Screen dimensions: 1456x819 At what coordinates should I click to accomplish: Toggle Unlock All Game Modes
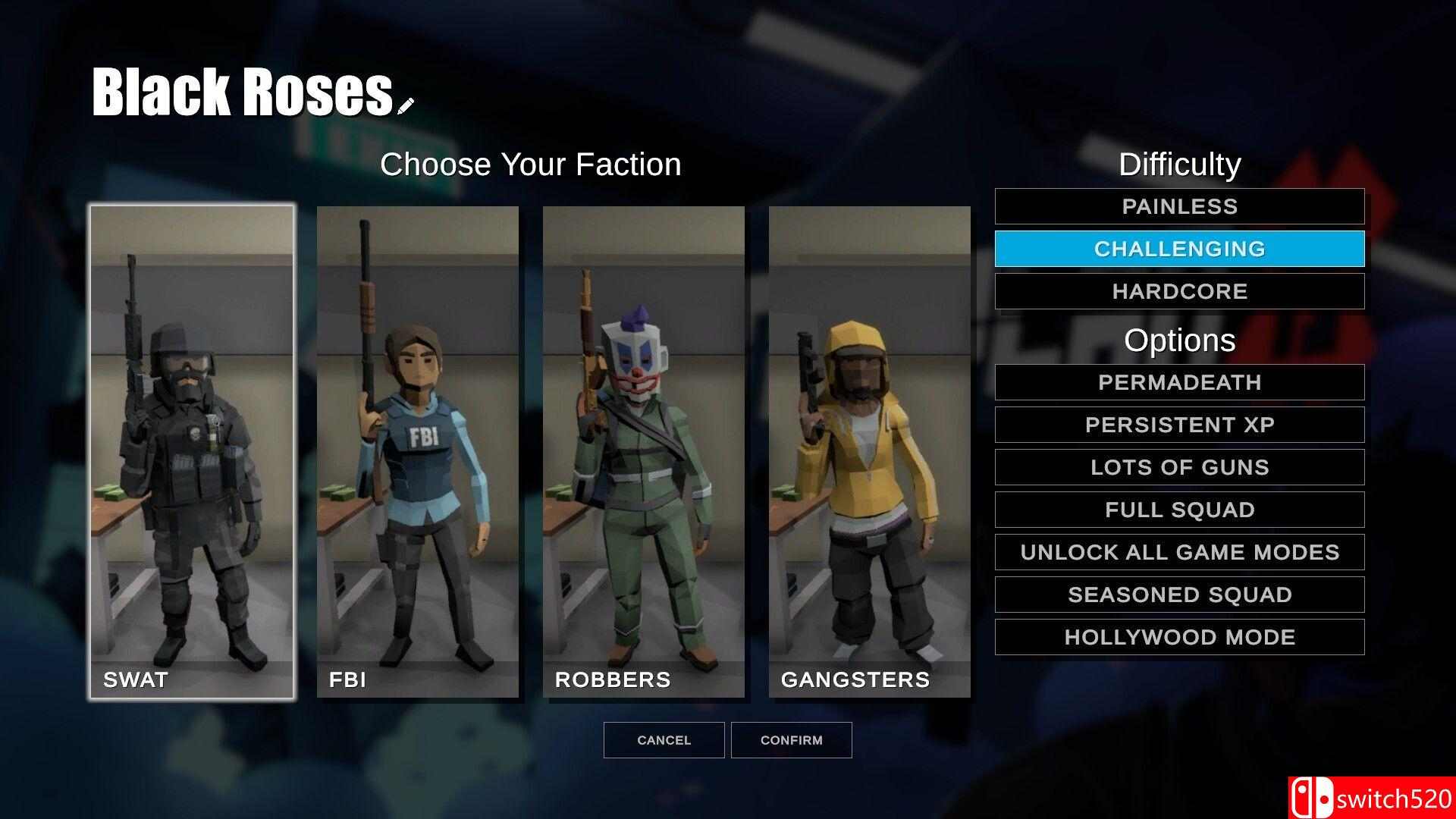pyautogui.click(x=1179, y=552)
